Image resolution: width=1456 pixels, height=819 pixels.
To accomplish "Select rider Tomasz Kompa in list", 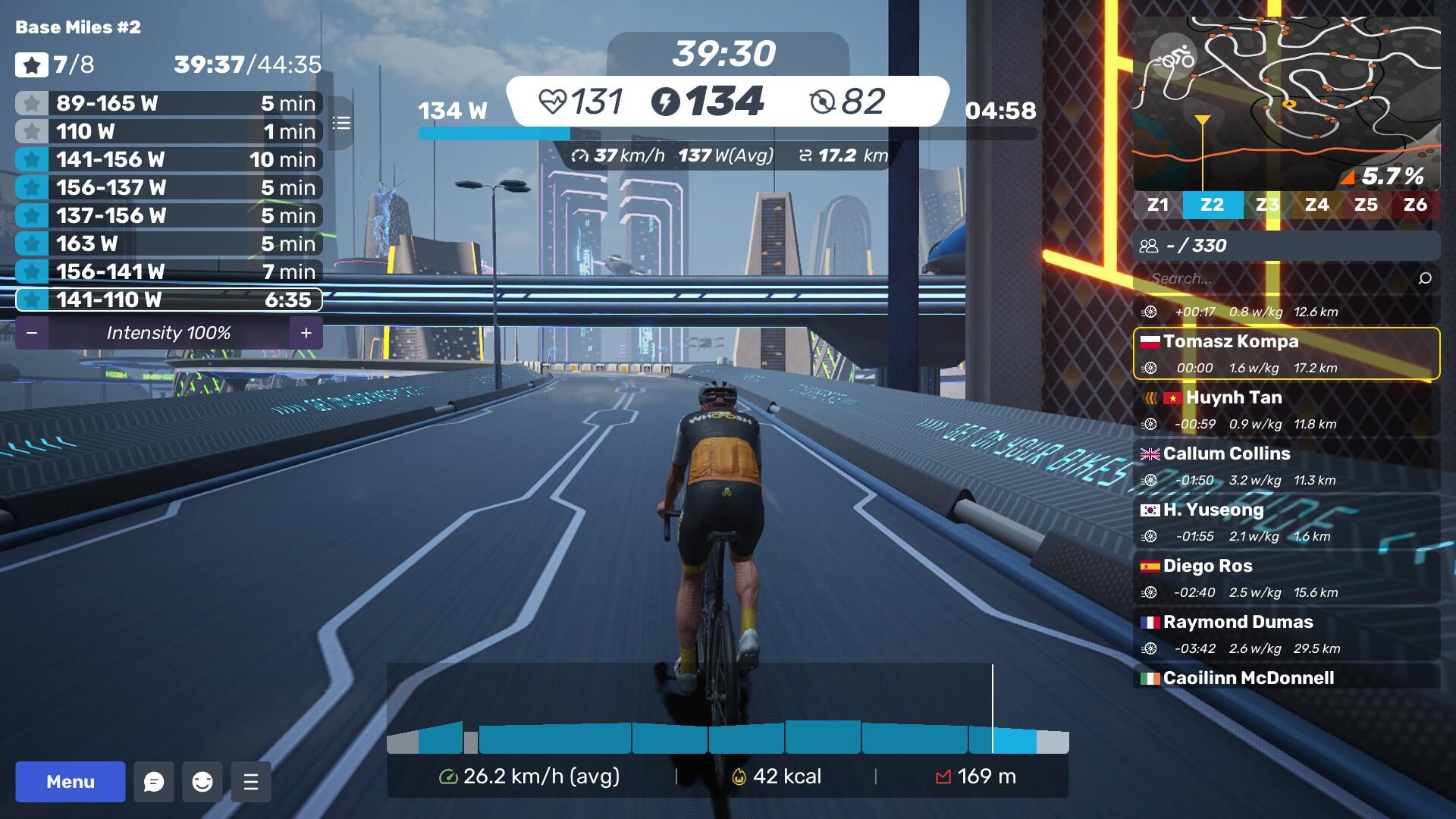I will point(1286,353).
